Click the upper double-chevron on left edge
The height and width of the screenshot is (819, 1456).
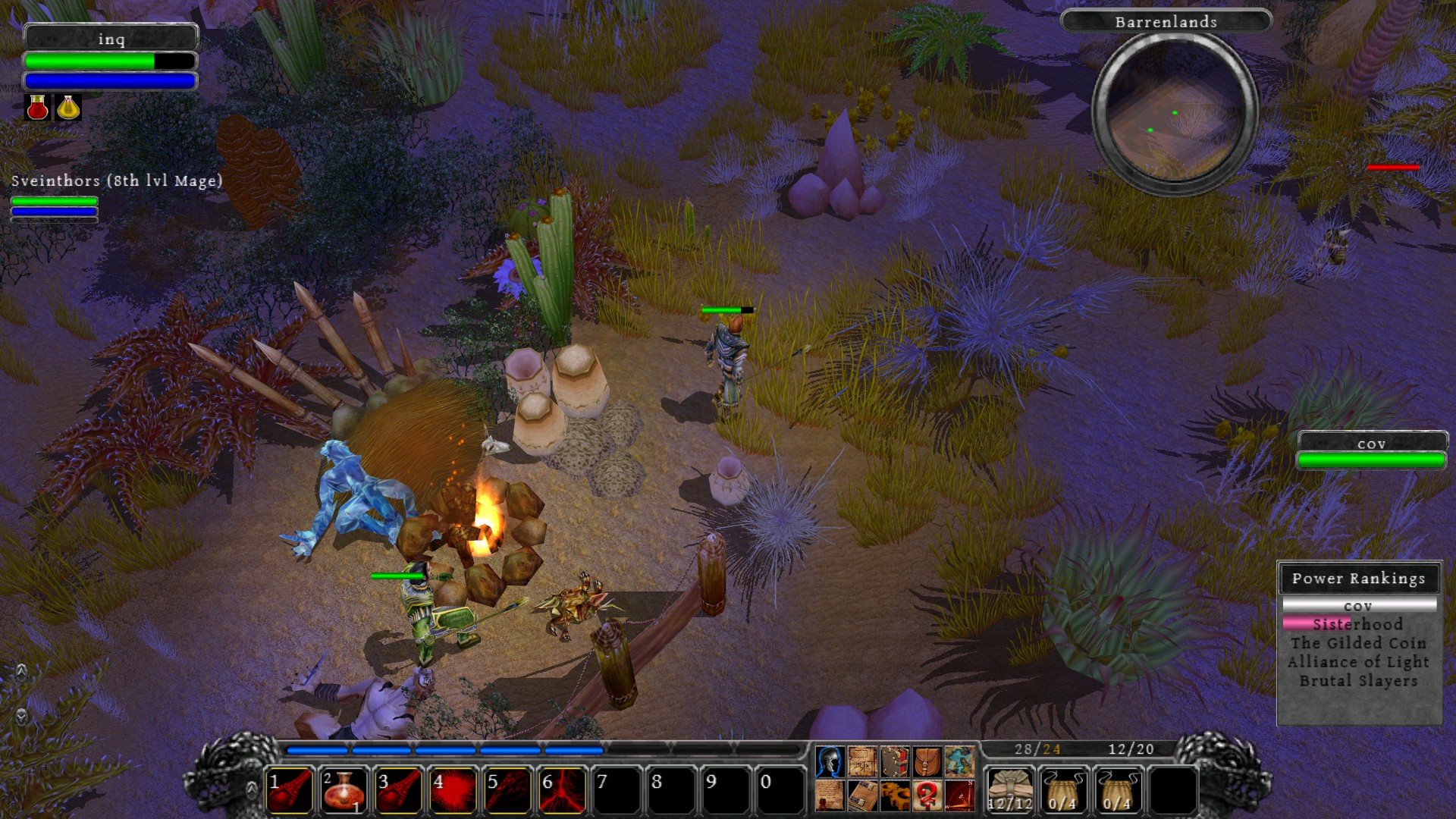(x=22, y=670)
